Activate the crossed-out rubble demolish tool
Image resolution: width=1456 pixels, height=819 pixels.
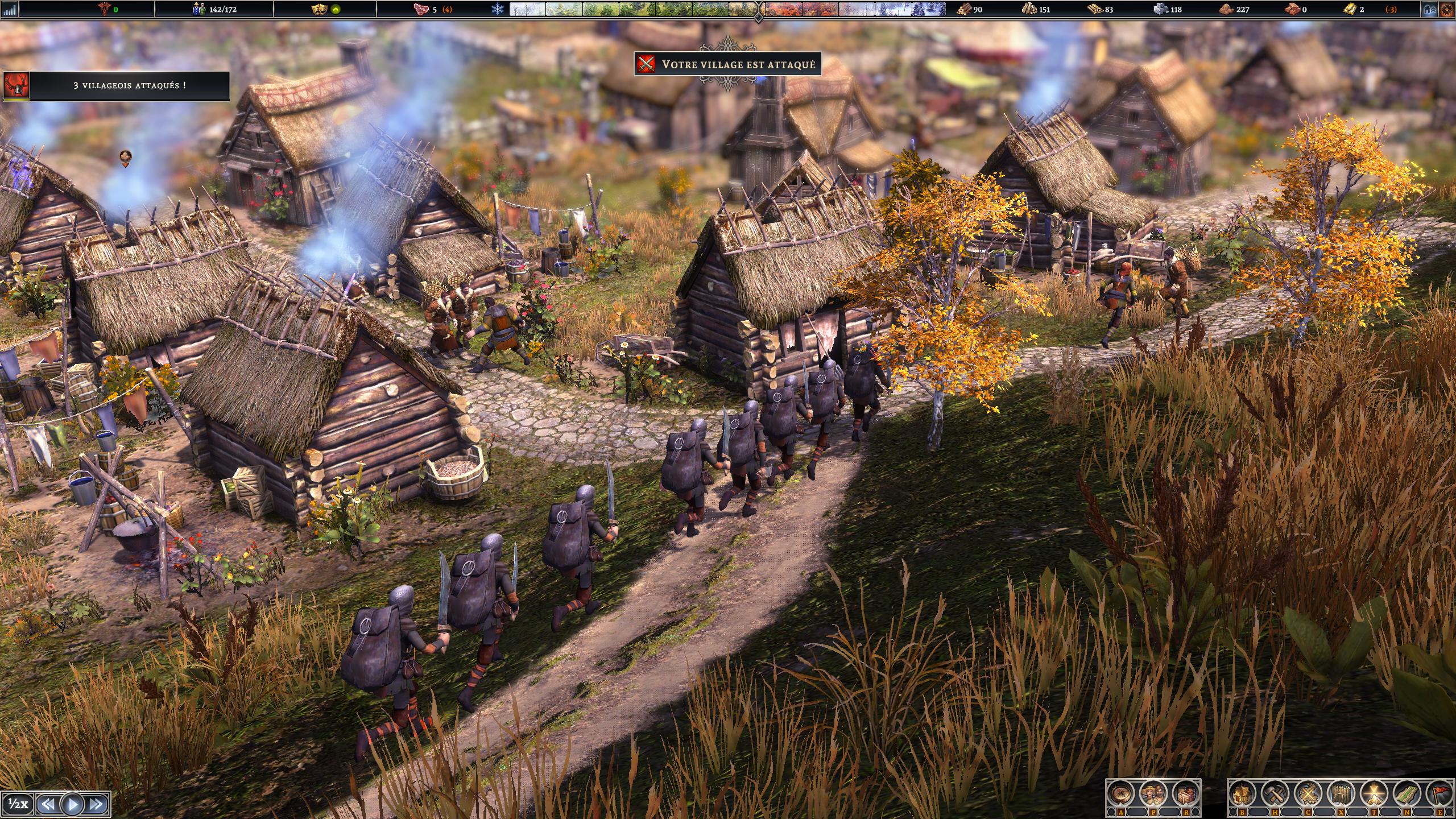[1308, 794]
